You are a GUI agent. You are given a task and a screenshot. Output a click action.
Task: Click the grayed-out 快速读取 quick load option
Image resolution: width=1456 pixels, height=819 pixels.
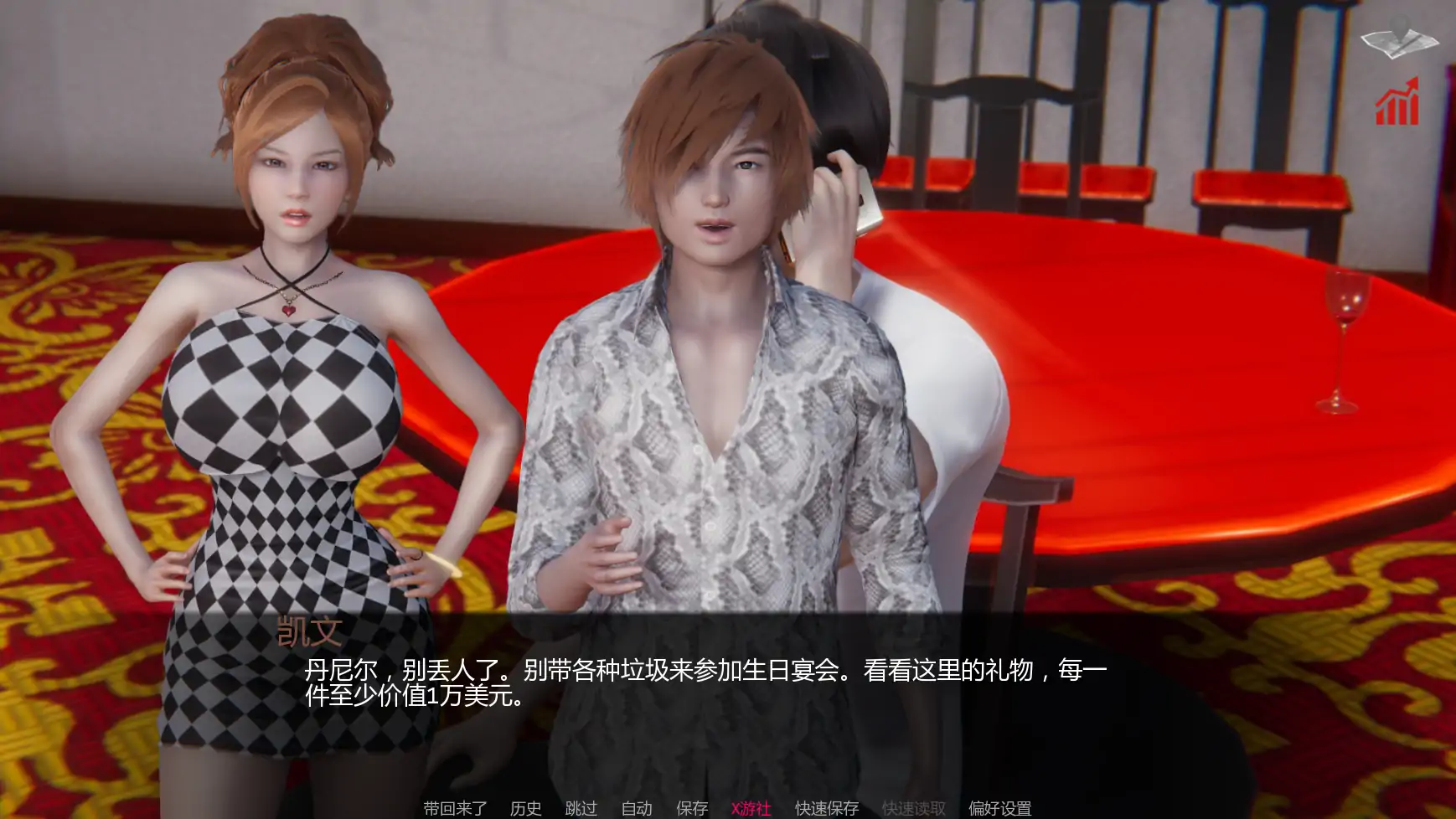tap(912, 809)
